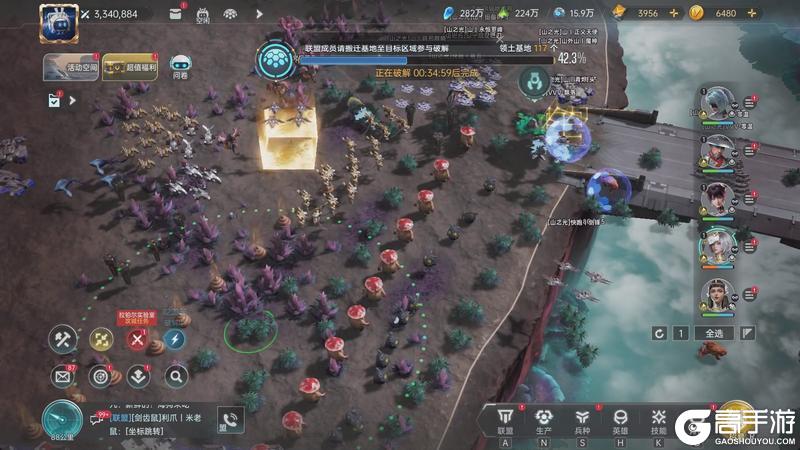Open the 活动空间 event panel
This screenshot has width=800, height=450.
(x=70, y=66)
